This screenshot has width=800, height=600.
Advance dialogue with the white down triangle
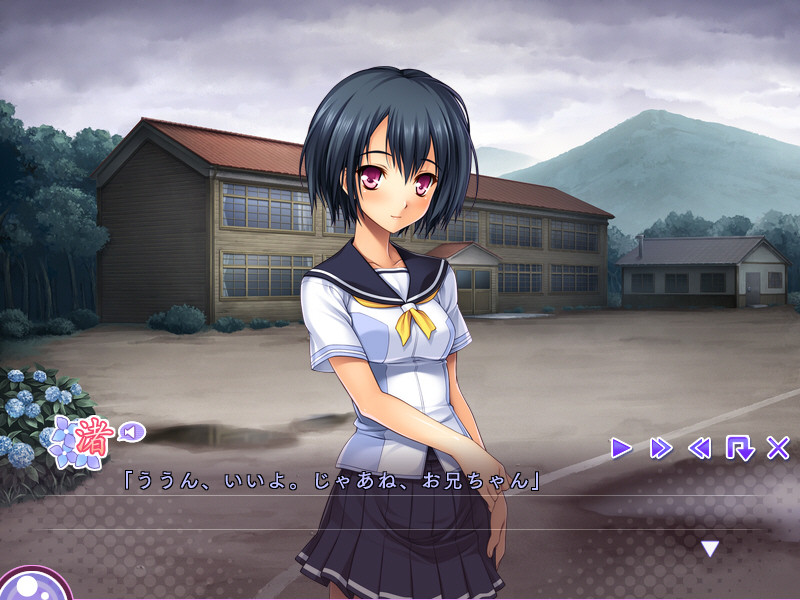pyautogui.click(x=710, y=548)
